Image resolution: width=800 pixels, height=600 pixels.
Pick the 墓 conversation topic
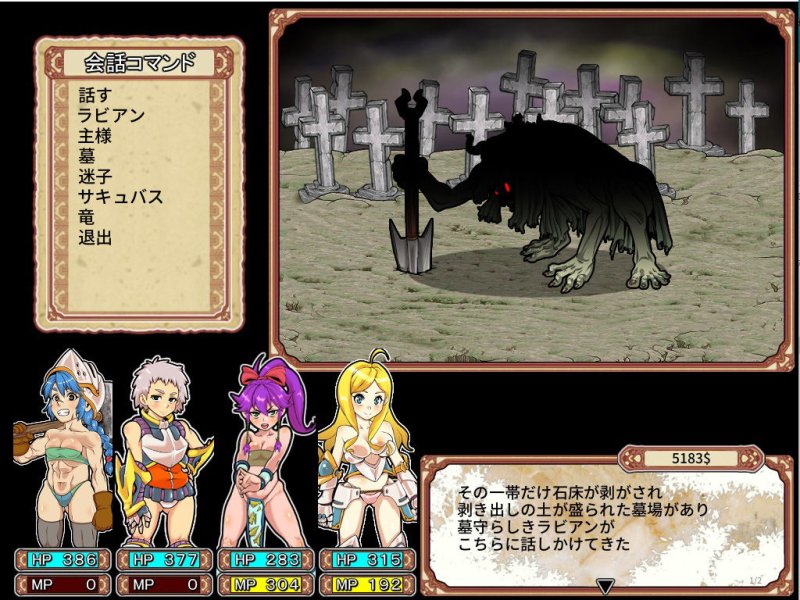point(86,157)
